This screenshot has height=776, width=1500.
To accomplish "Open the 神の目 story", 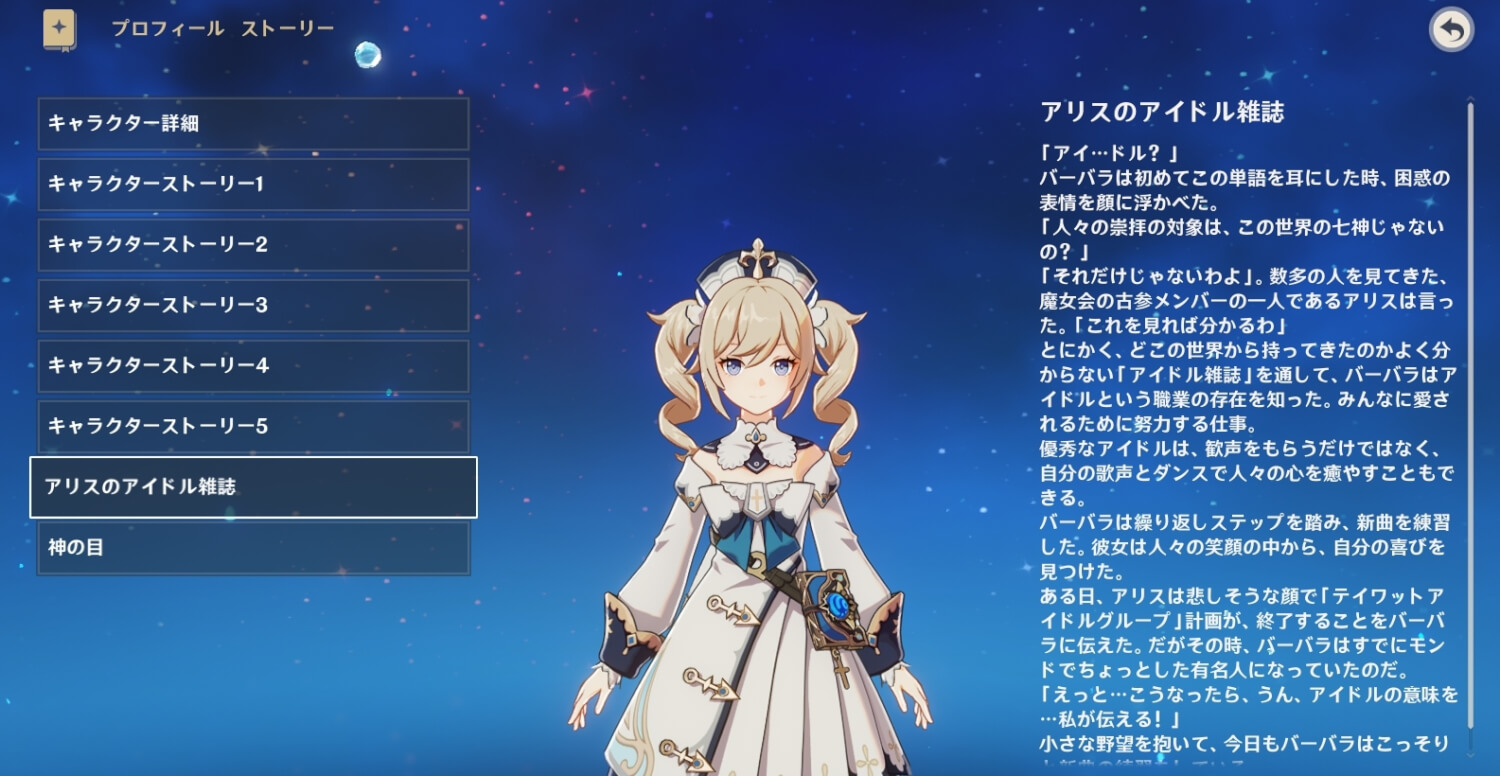I will pyautogui.click(x=253, y=548).
